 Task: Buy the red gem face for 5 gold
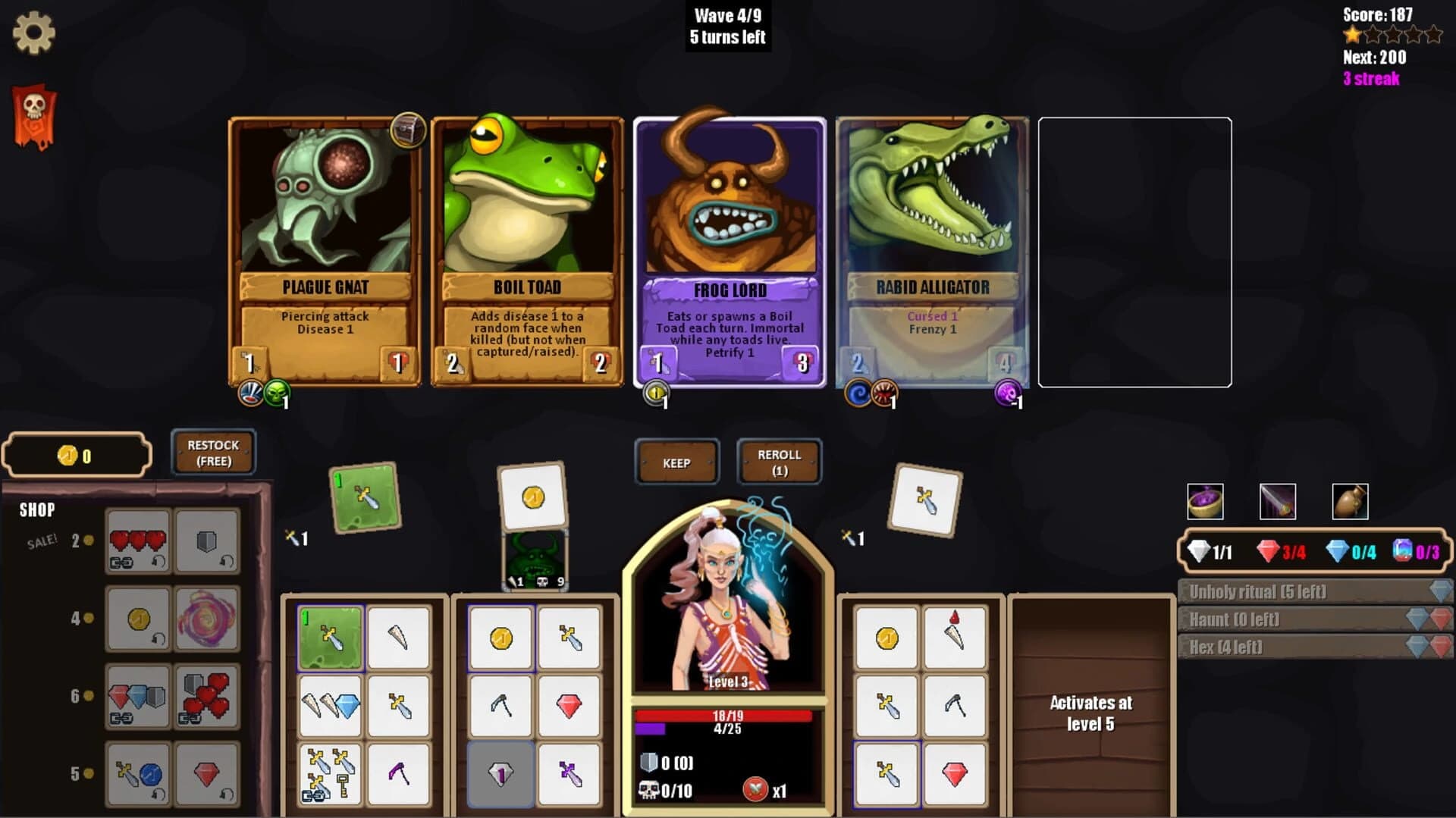tap(207, 775)
